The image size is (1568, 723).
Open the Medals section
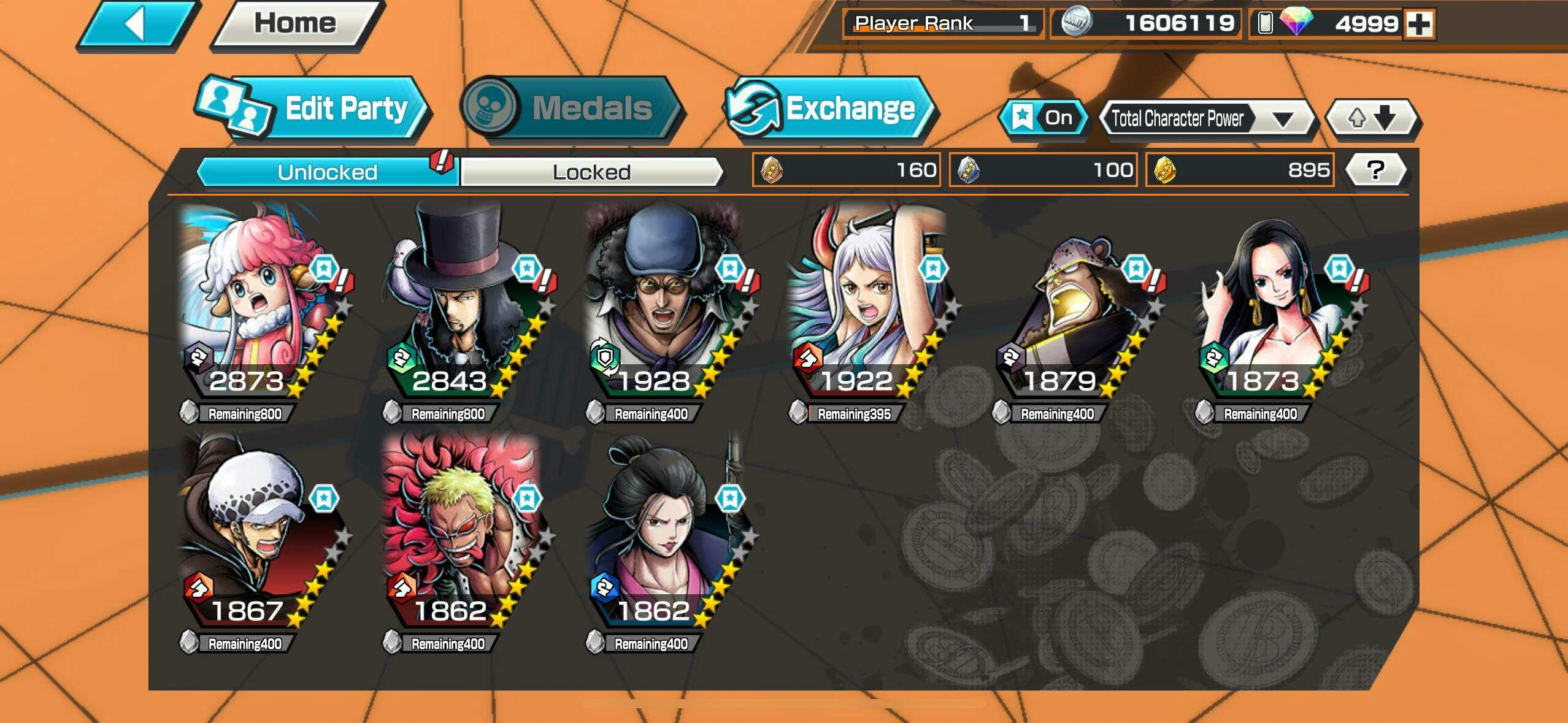pos(571,109)
